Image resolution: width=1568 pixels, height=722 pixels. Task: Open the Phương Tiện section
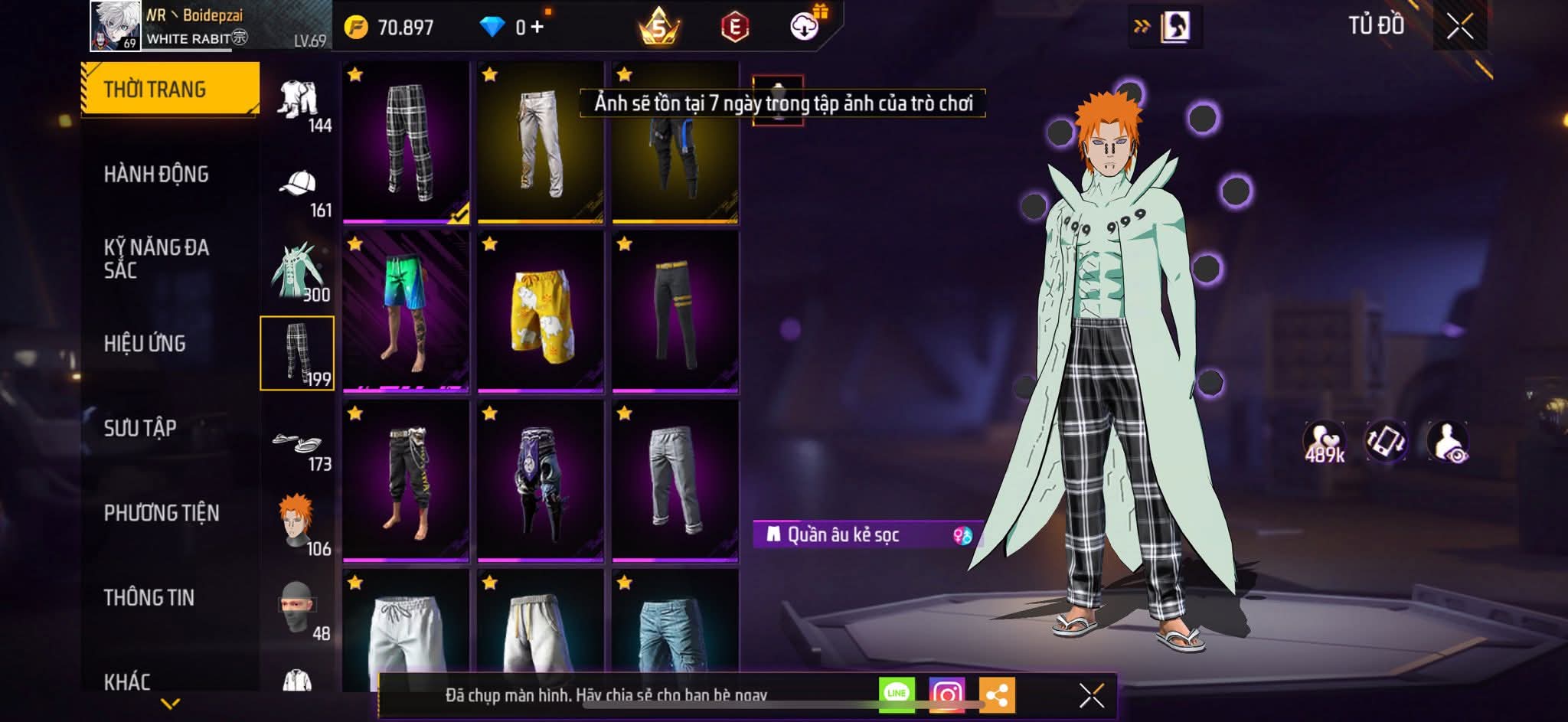(x=162, y=512)
